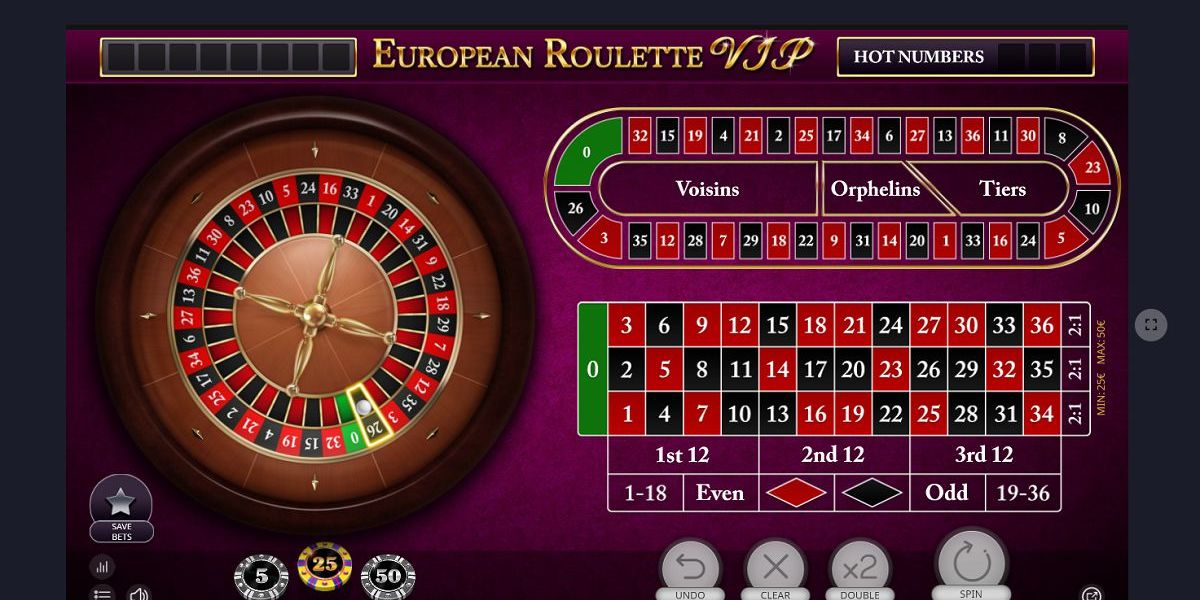This screenshot has height=600, width=1200.
Task: Pick the 50 chip
Action: [x=388, y=576]
